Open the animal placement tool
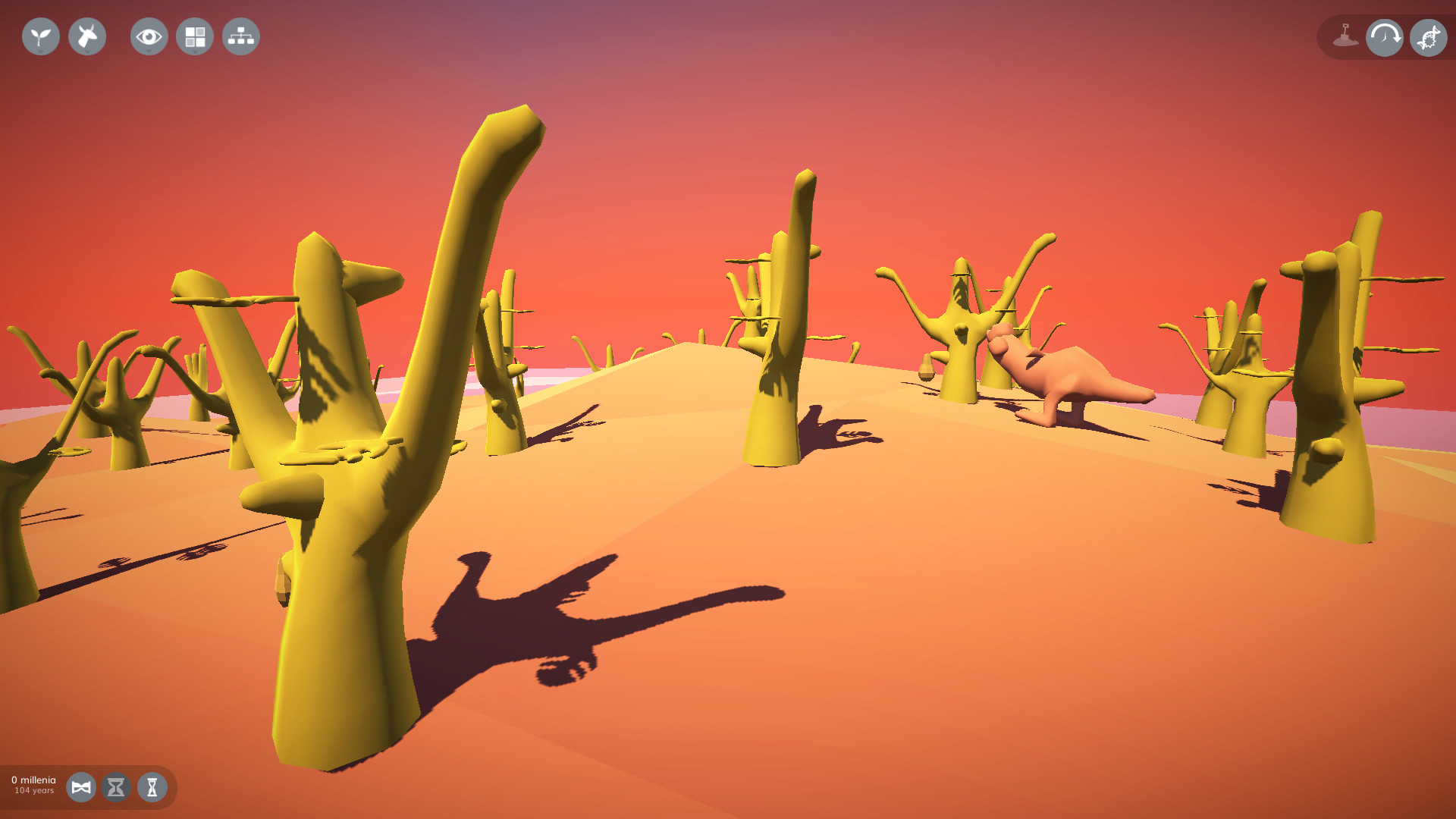 86,36
